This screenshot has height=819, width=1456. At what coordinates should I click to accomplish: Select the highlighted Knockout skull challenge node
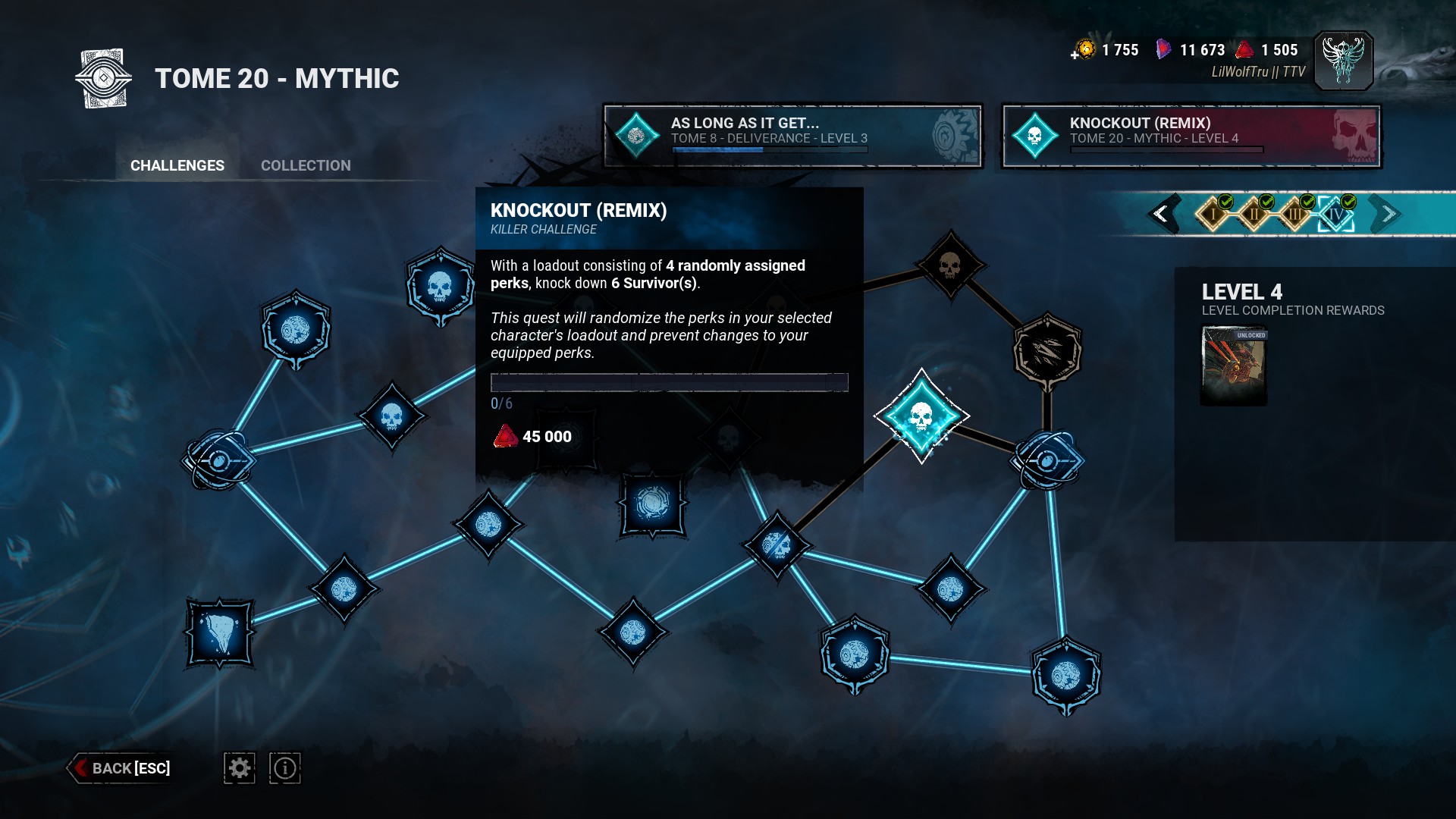pos(921,416)
